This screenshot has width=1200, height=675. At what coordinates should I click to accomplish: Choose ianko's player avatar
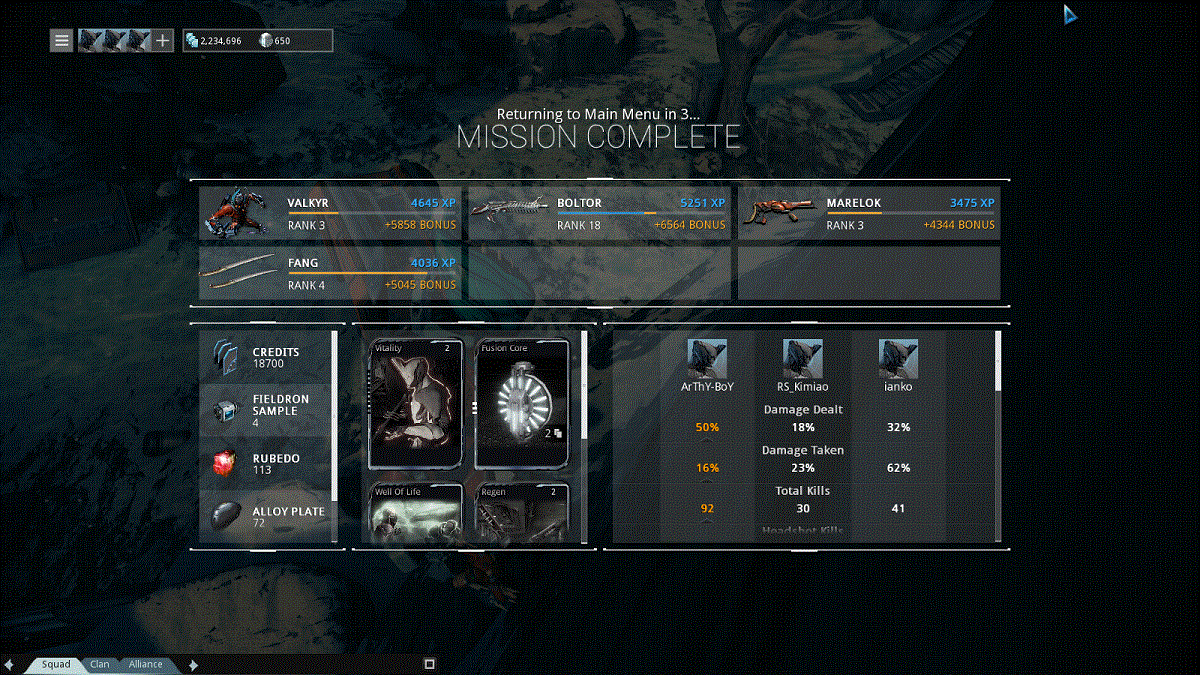[898, 358]
